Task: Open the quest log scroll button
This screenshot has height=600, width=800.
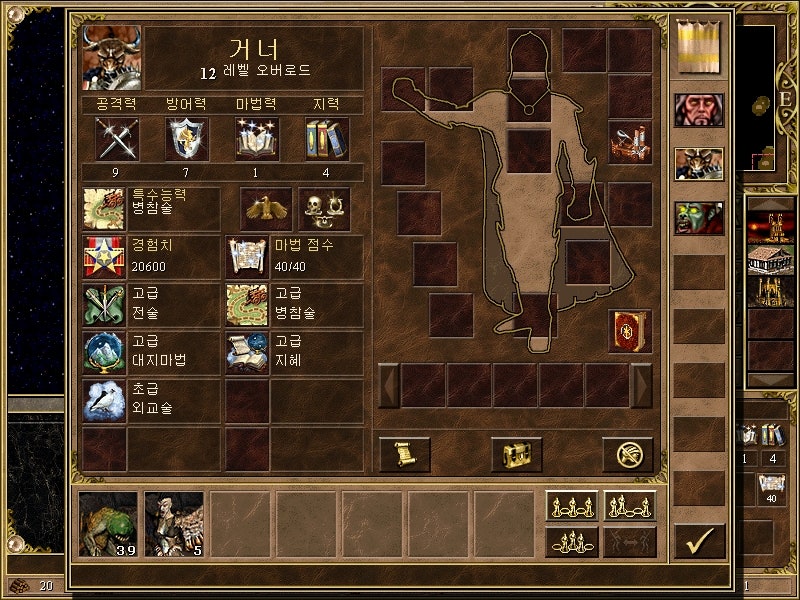Action: pos(404,455)
